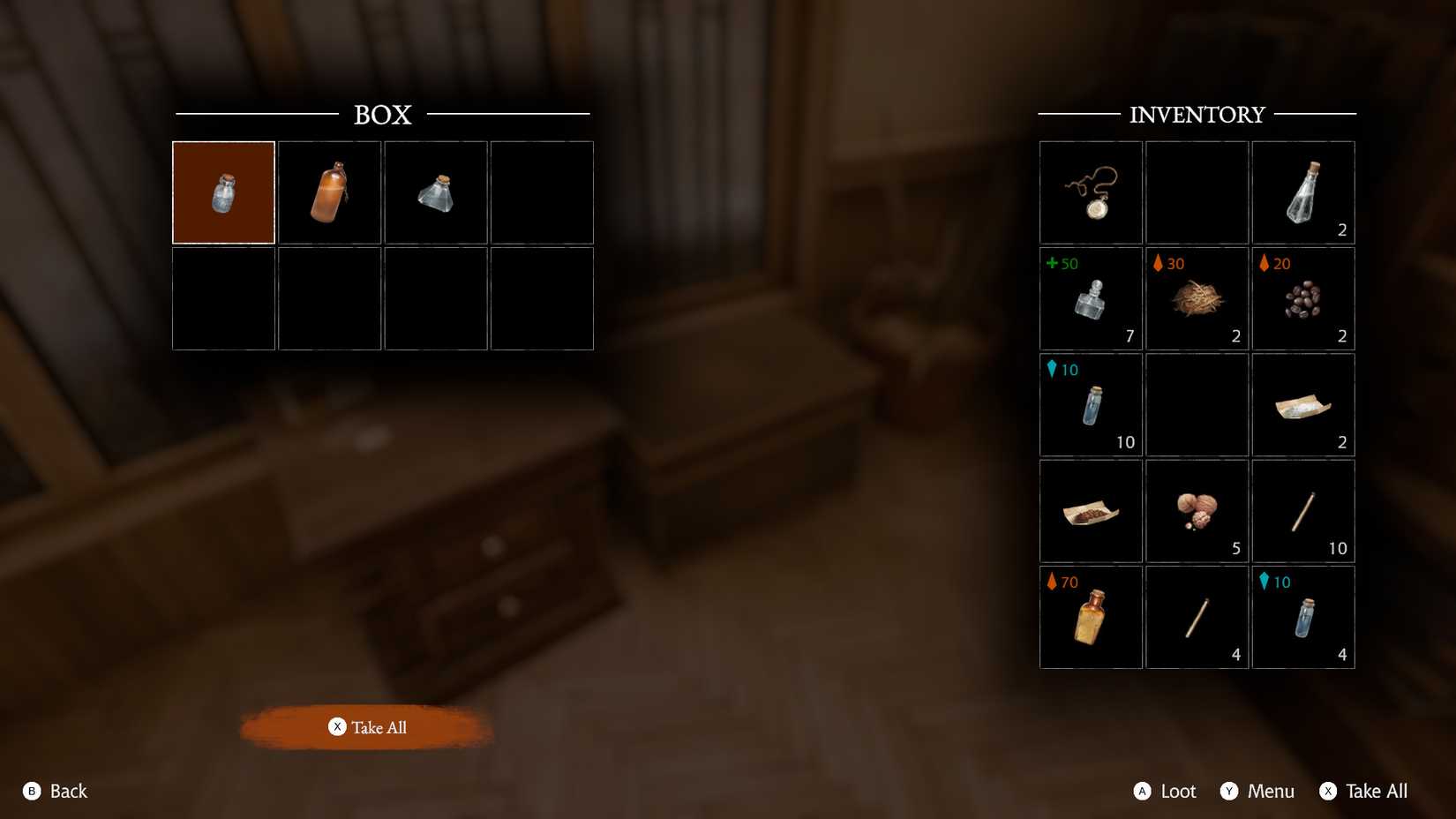Click Take All in the bottom right bar
The height and width of the screenshot is (819, 1456).
click(1364, 791)
